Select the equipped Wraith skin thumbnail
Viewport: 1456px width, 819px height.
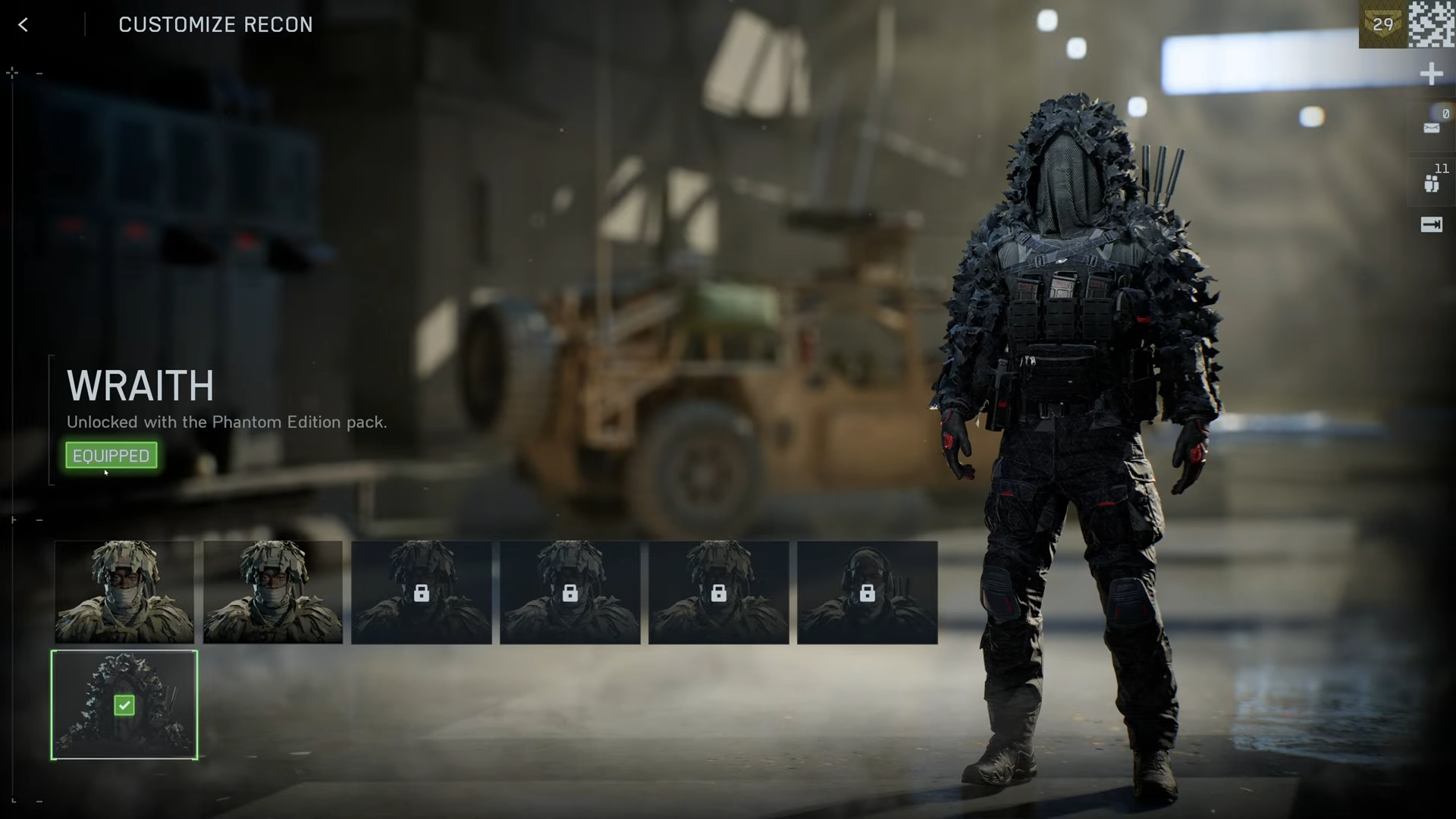click(x=124, y=705)
